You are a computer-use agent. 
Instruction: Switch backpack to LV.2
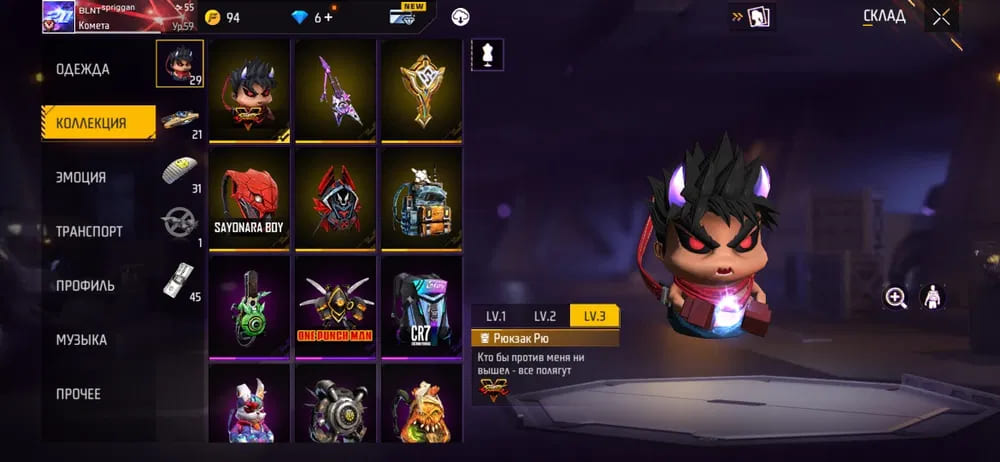click(x=545, y=316)
